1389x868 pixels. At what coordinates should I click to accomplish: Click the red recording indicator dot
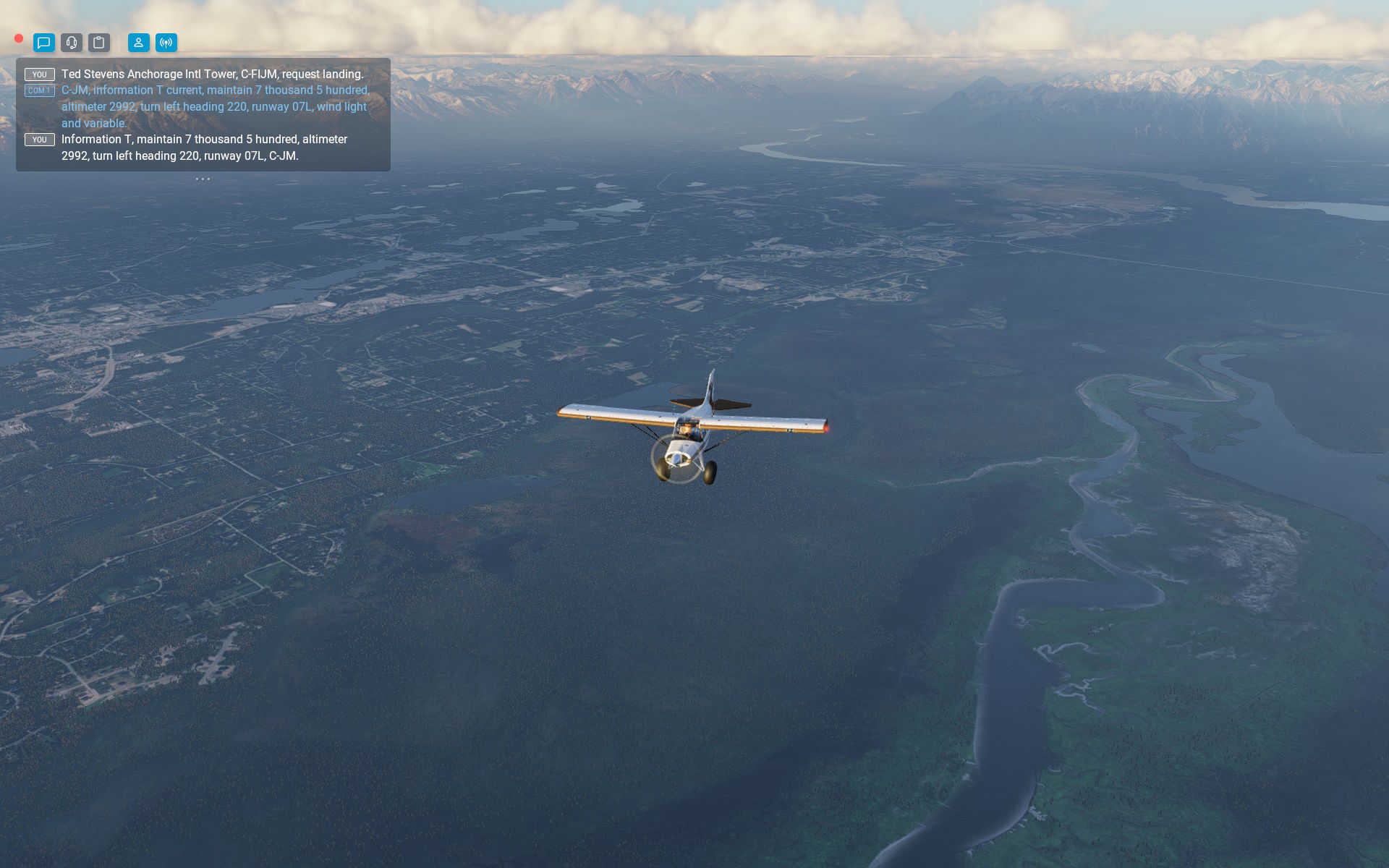19,38
